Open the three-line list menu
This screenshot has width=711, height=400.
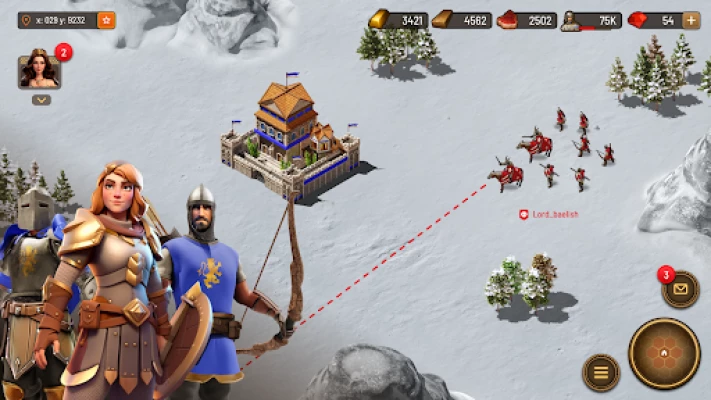[x=601, y=372]
